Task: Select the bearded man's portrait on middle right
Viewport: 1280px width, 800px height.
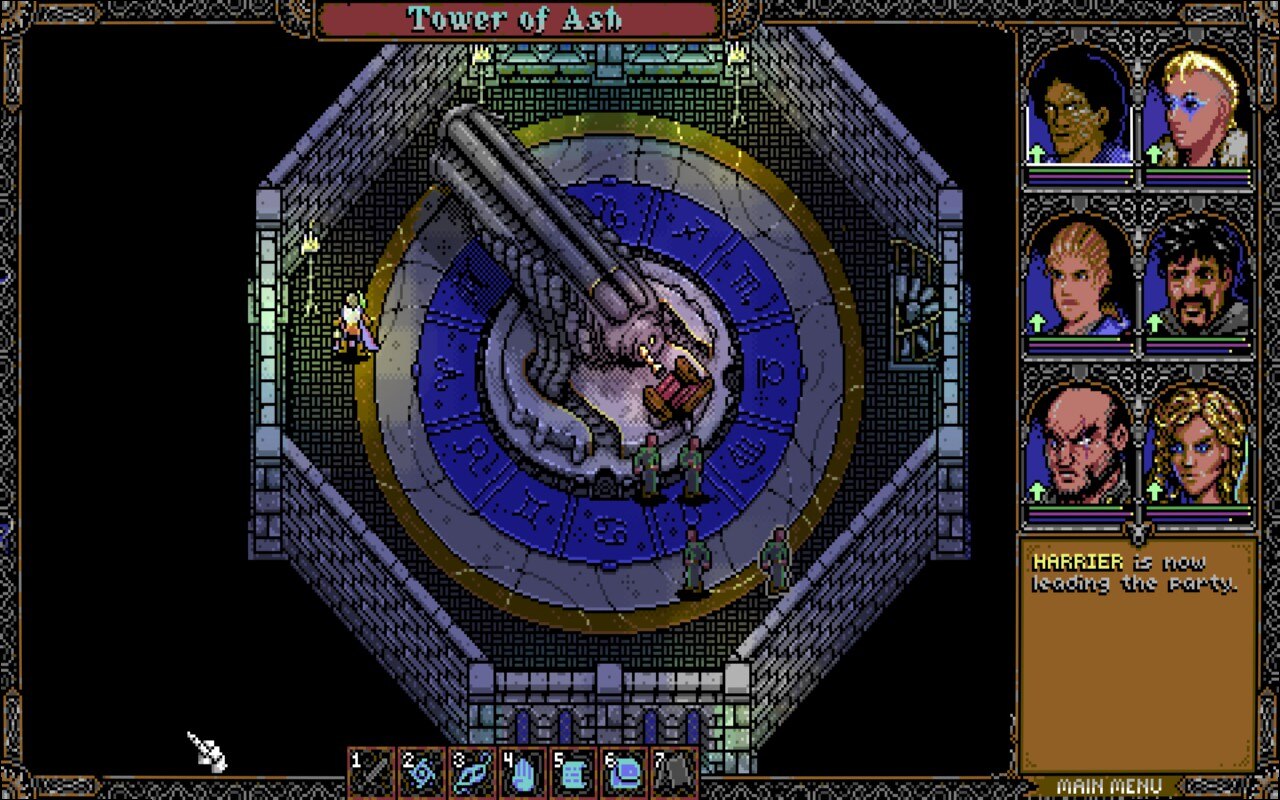Action: click(x=1197, y=280)
